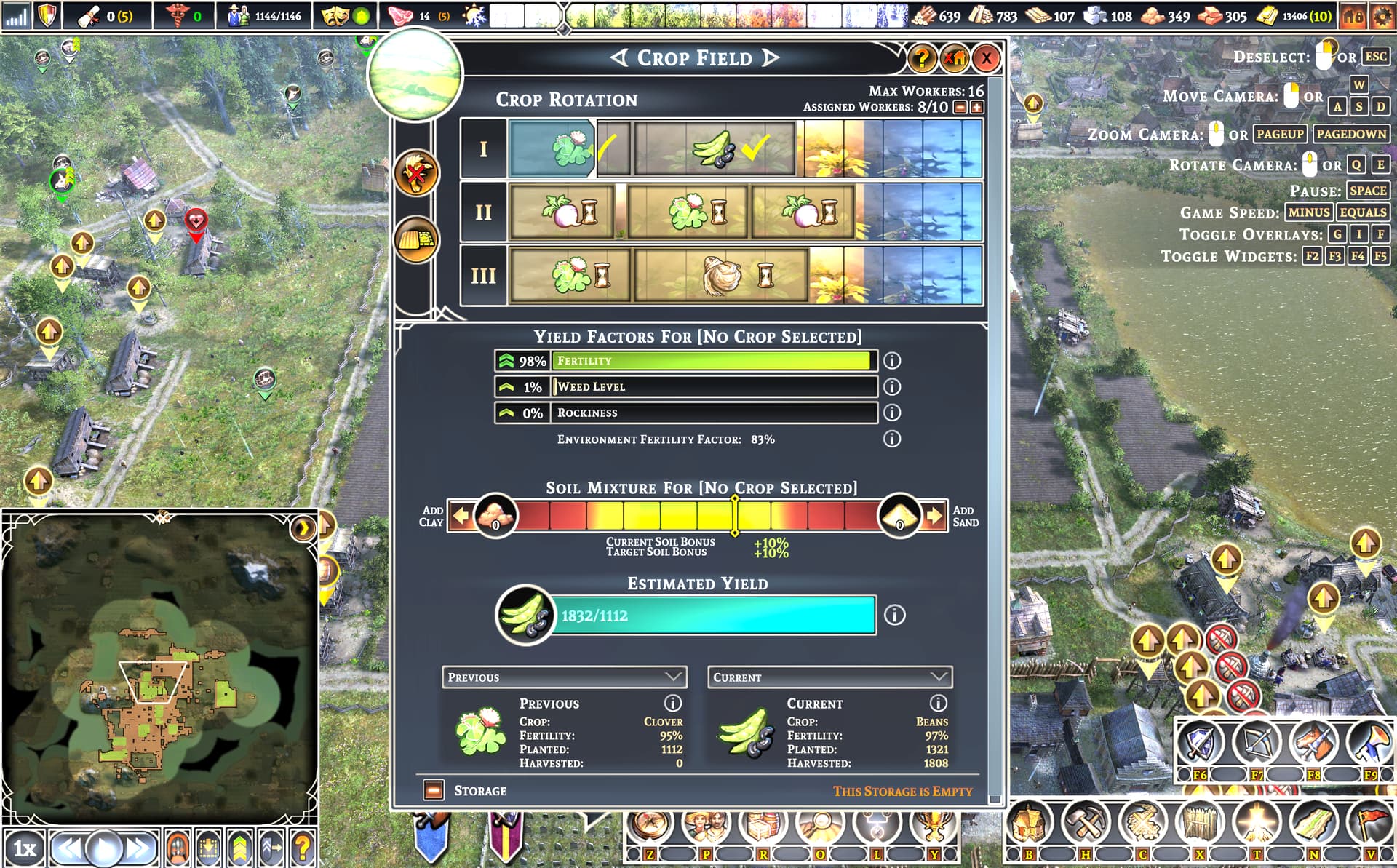The image size is (1397, 868).
Task: Show the Fertility info tooltip icon
Action: tap(892, 361)
